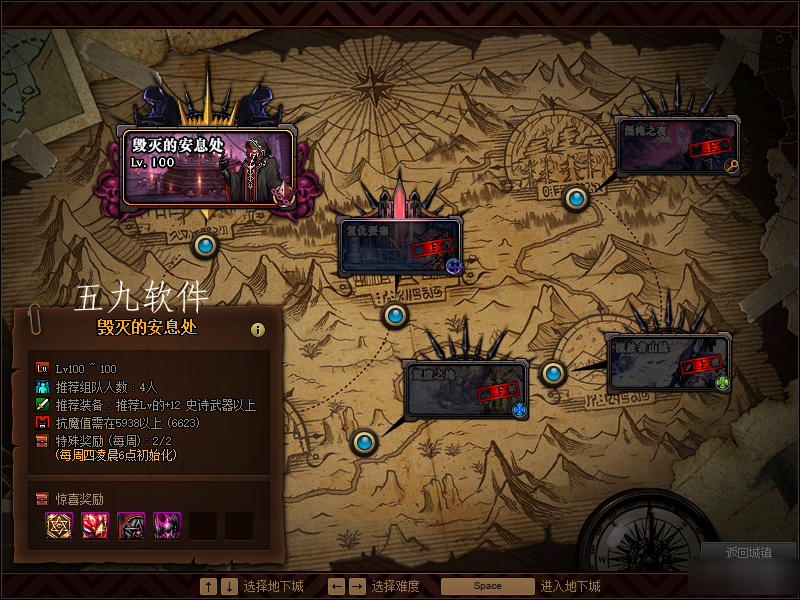The width and height of the screenshot is (800, 600).
Task: Open the yellow info icon on dungeon panel
Action: pyautogui.click(x=258, y=329)
